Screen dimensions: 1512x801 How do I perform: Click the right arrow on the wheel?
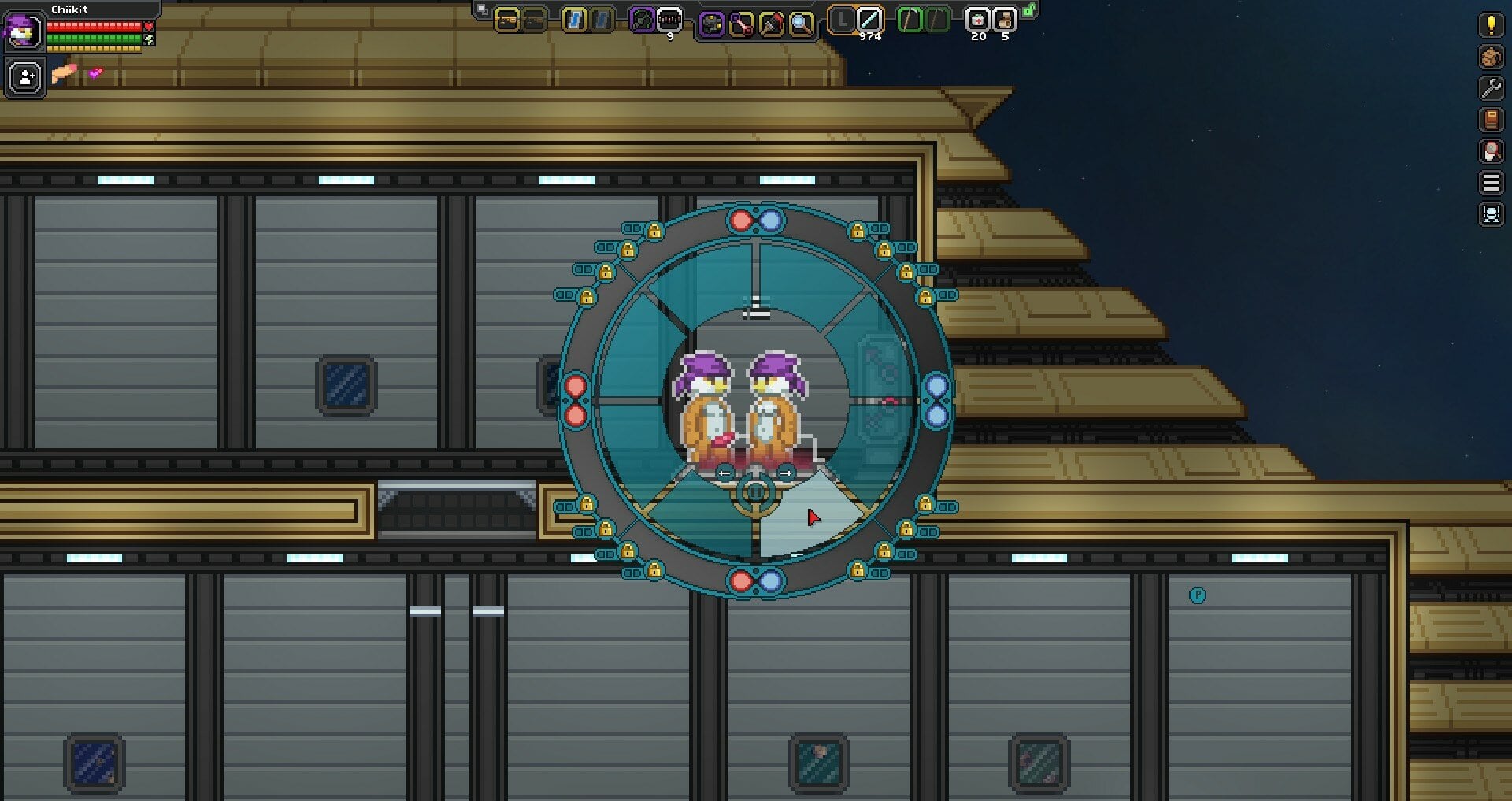tap(786, 473)
